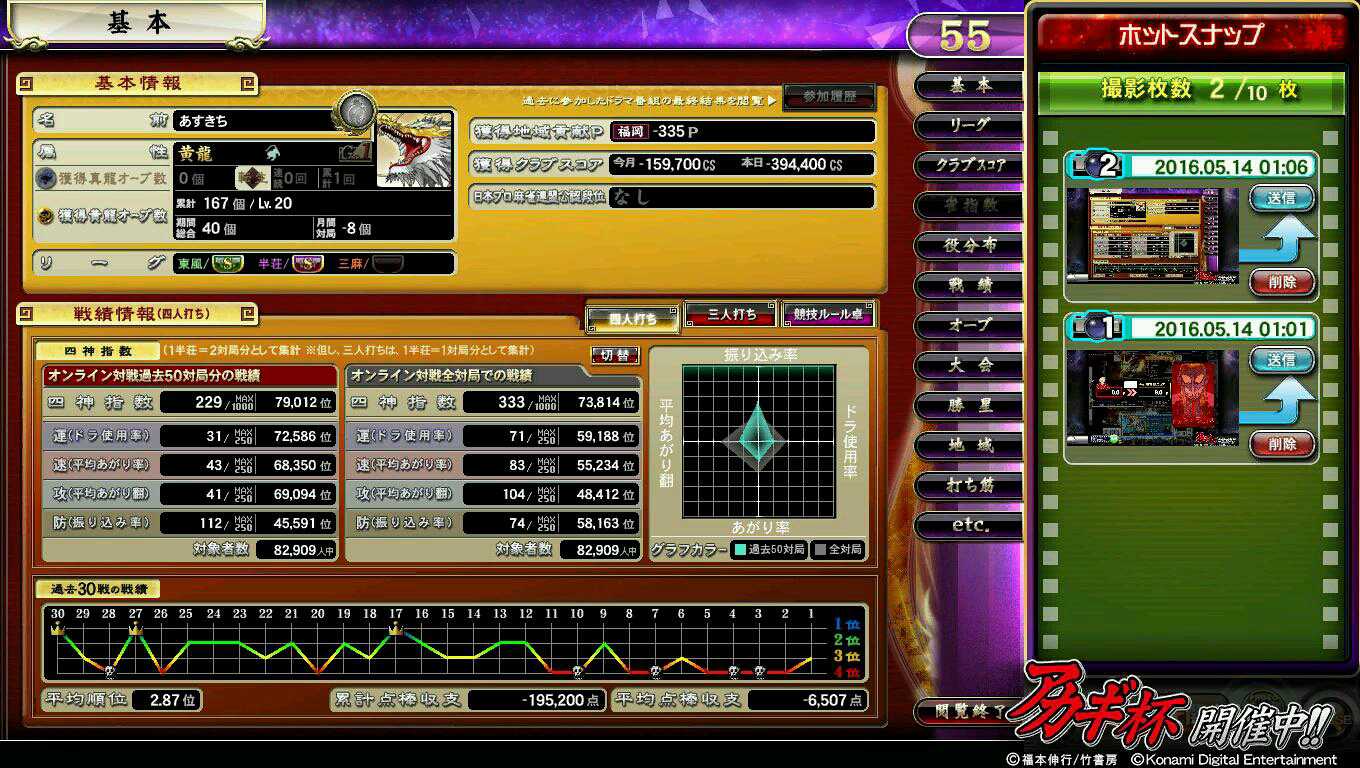1360x768 pixels.
Task: Switch to the 競技ルール卓 tab
Action: click(827, 315)
